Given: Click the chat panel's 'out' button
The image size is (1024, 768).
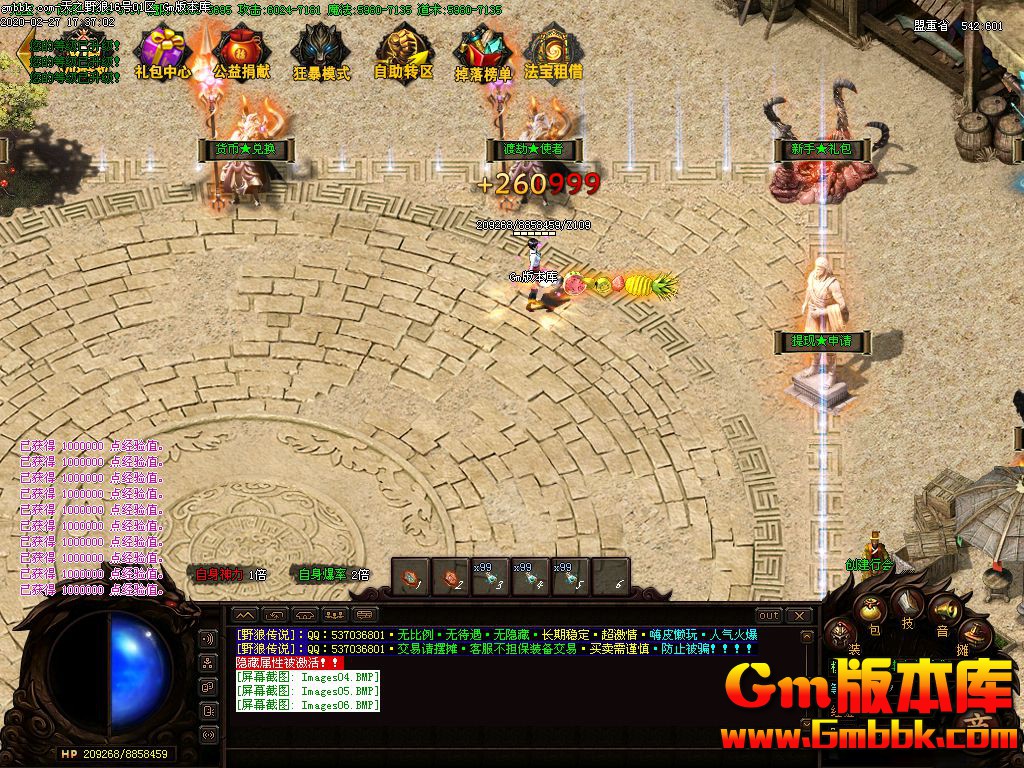Looking at the screenshot, I should 768,615.
